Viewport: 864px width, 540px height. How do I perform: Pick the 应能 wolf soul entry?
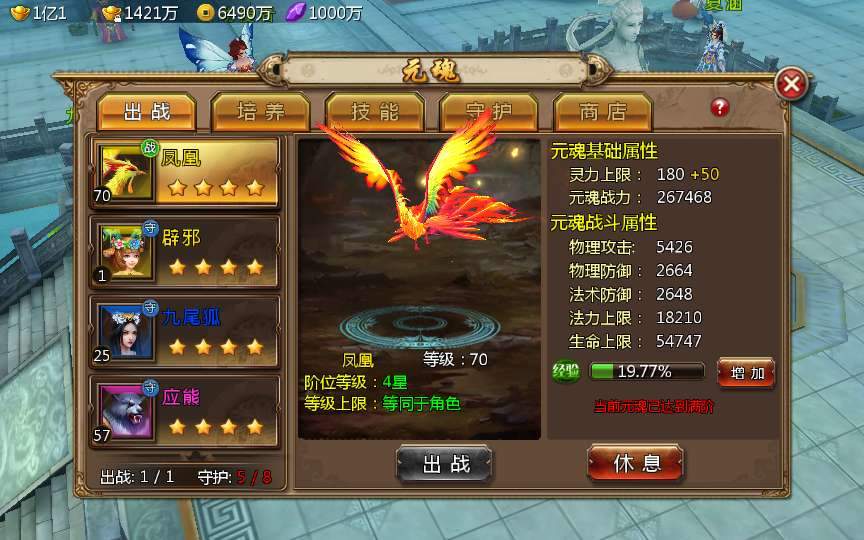pyautogui.click(x=186, y=411)
